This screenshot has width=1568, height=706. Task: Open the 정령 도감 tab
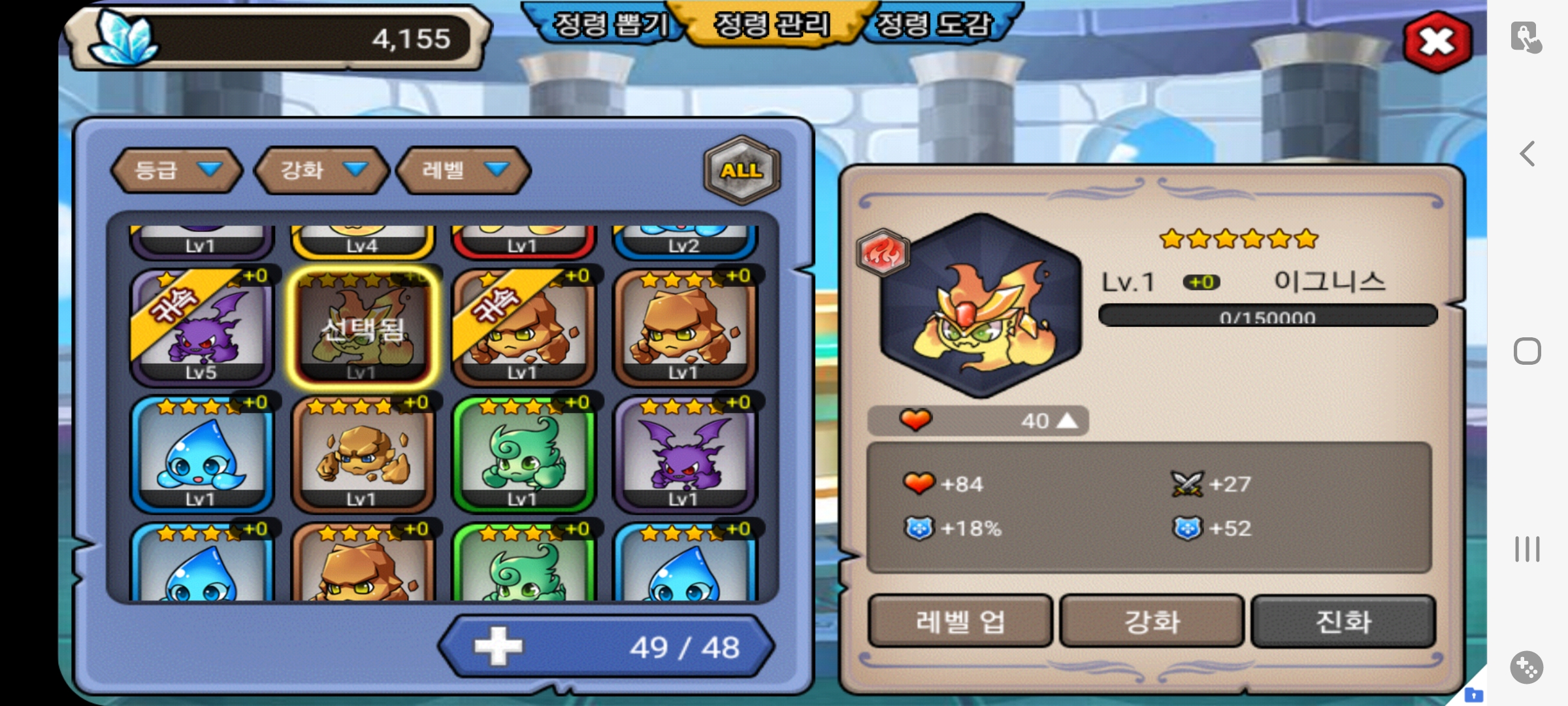pos(934,25)
